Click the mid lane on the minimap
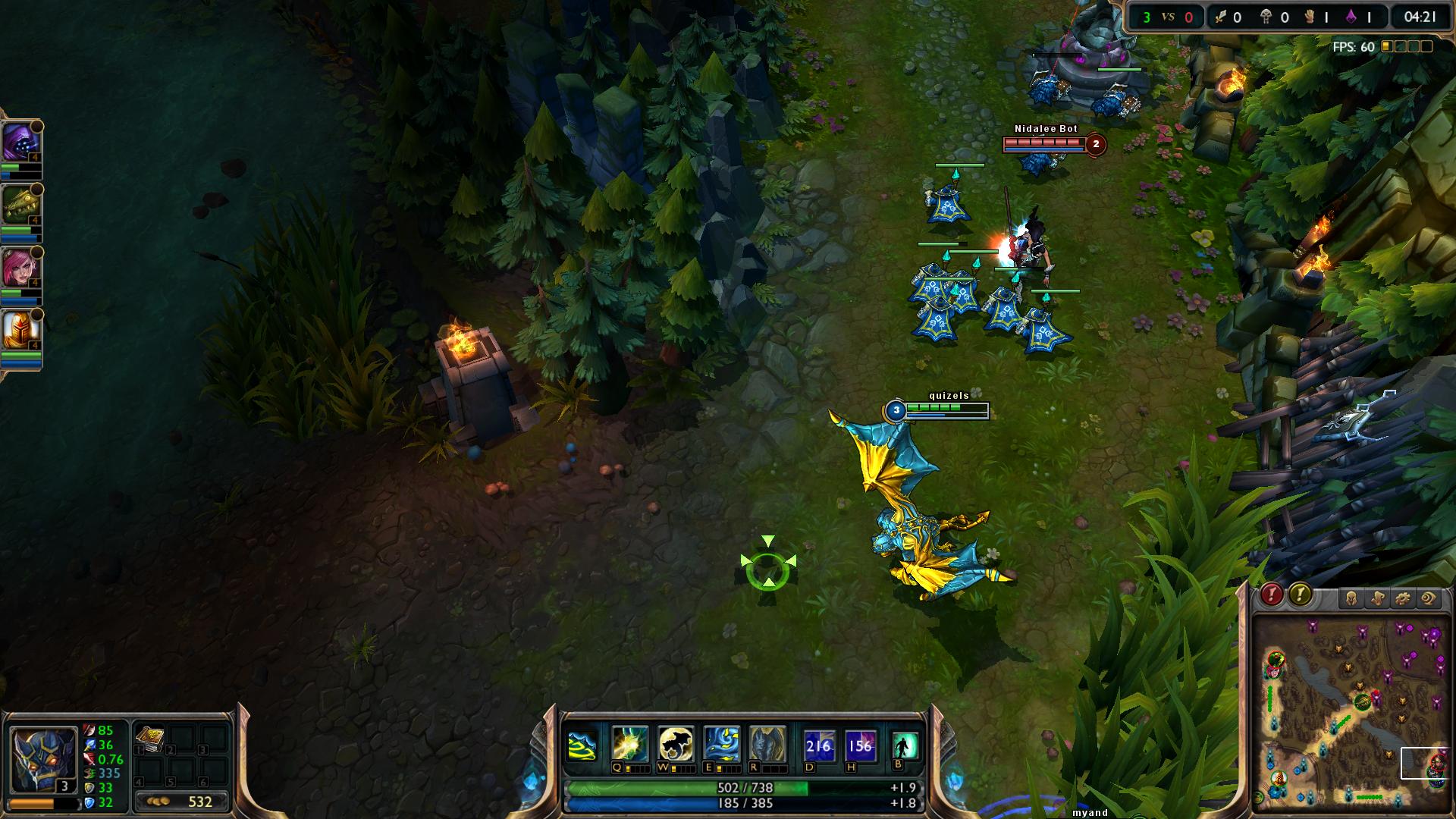This screenshot has width=1456, height=819. [x=1345, y=718]
